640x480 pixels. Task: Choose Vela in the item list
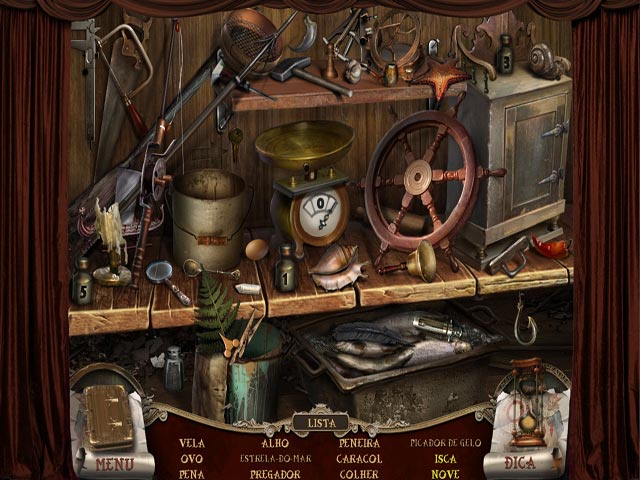coord(192,442)
